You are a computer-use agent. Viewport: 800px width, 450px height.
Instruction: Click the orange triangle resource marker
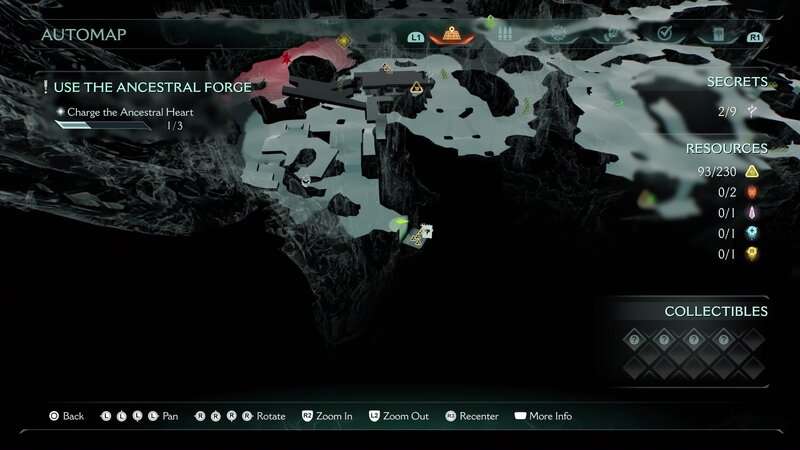416,88
